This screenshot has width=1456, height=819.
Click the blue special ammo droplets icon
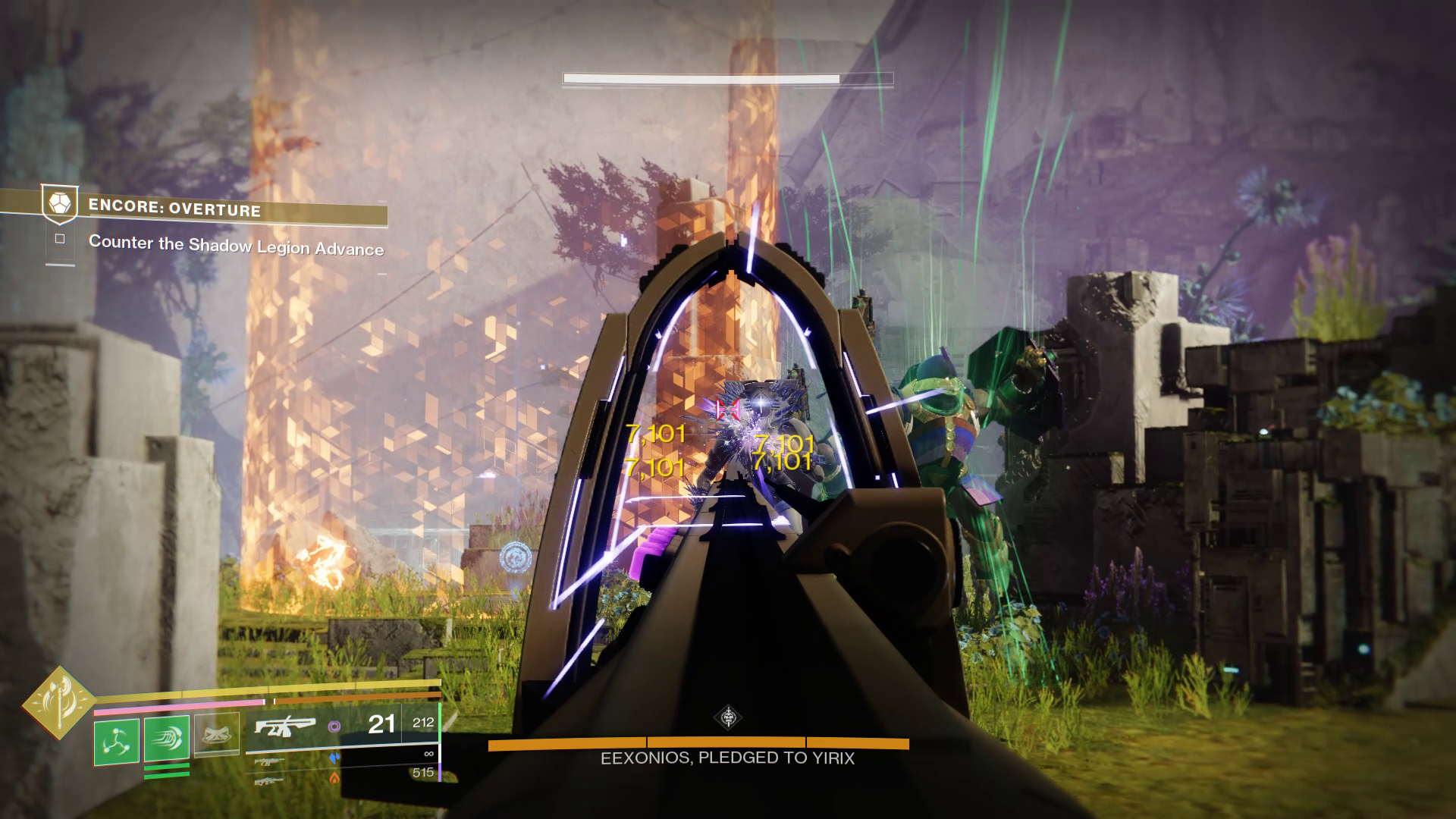pos(334,758)
